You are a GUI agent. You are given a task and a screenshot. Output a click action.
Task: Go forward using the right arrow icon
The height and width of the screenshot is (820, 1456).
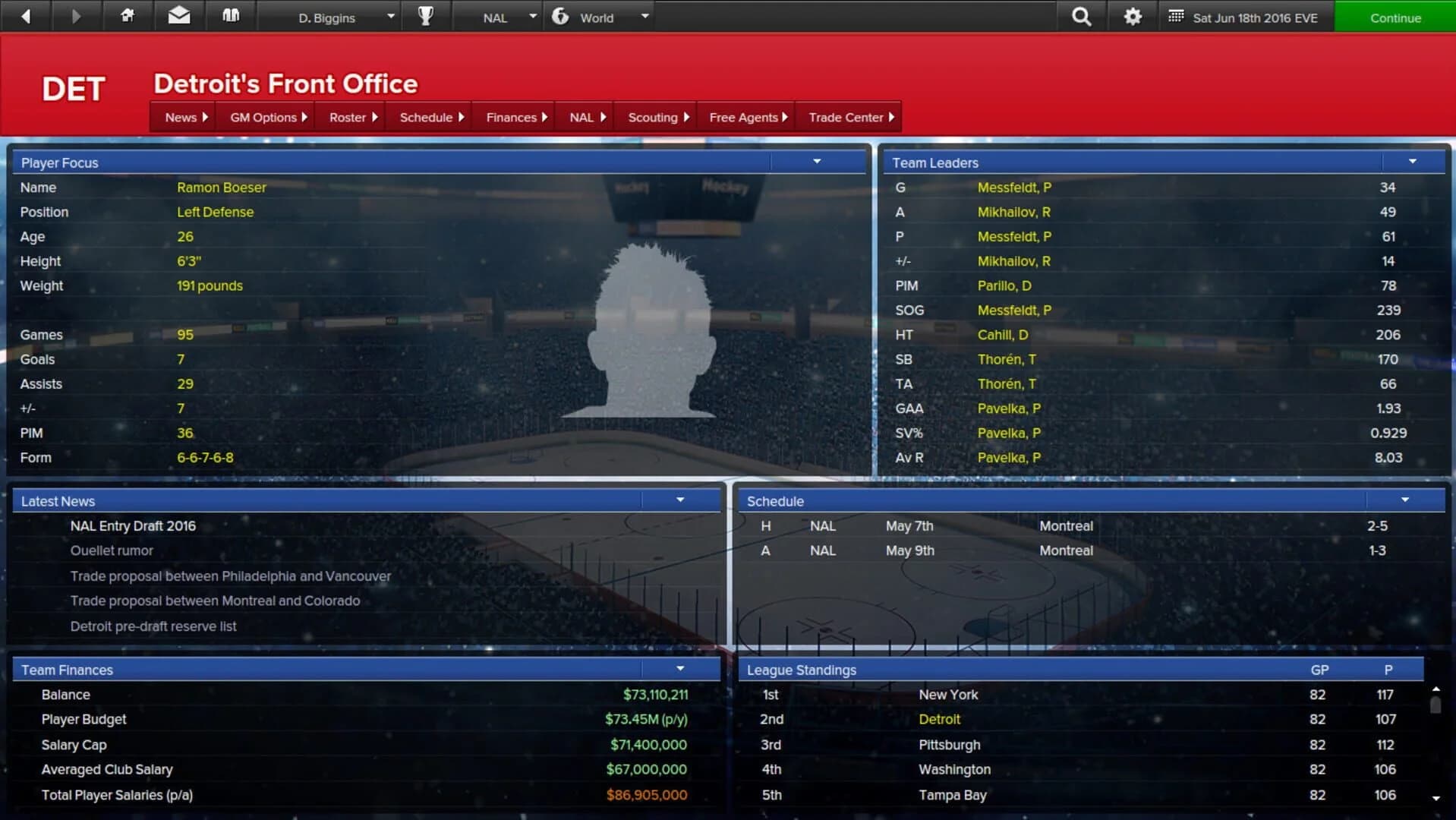point(75,16)
